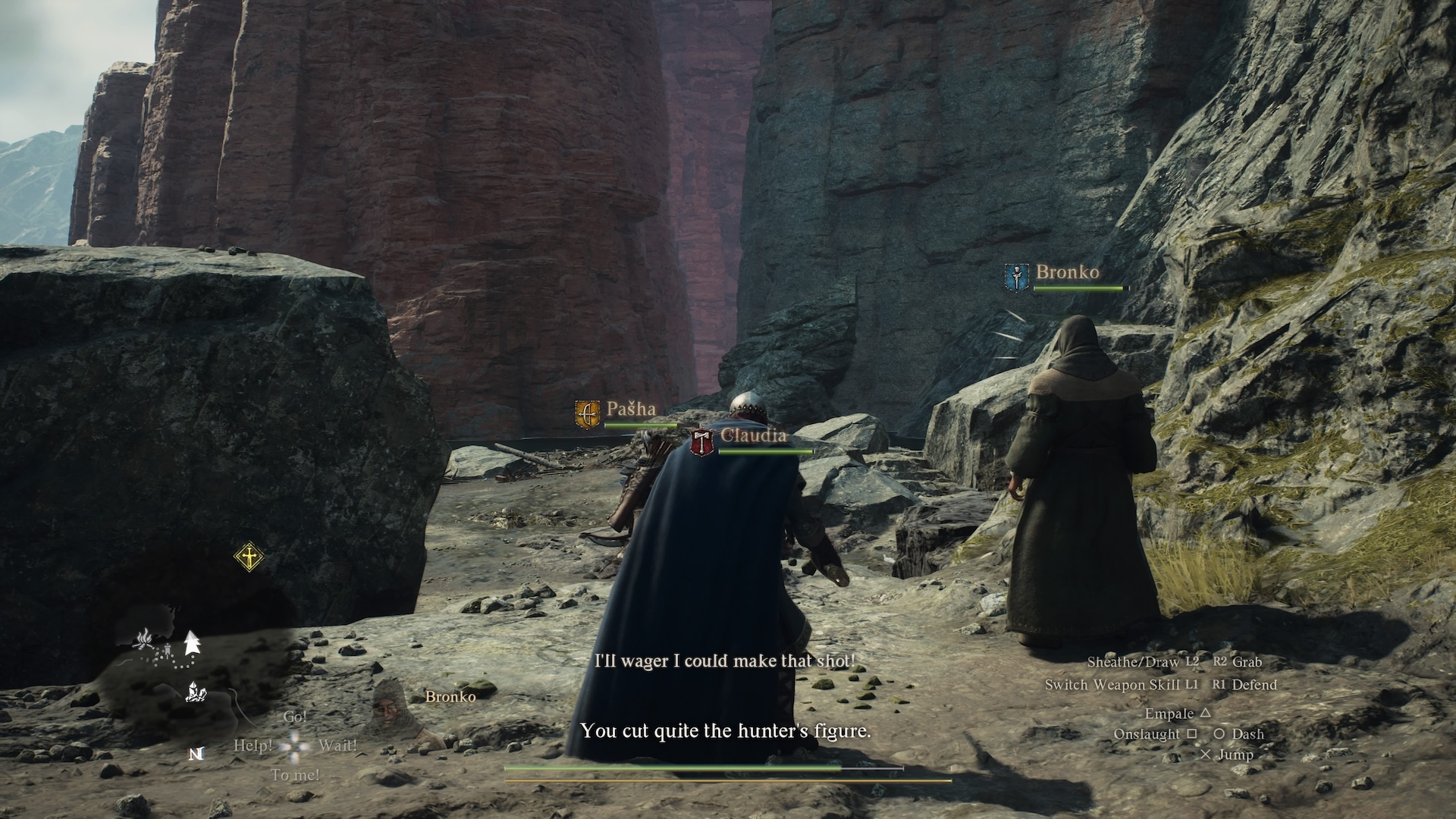Give the To me! pawn command
Viewport: 1456px width, 819px height.
point(295,775)
